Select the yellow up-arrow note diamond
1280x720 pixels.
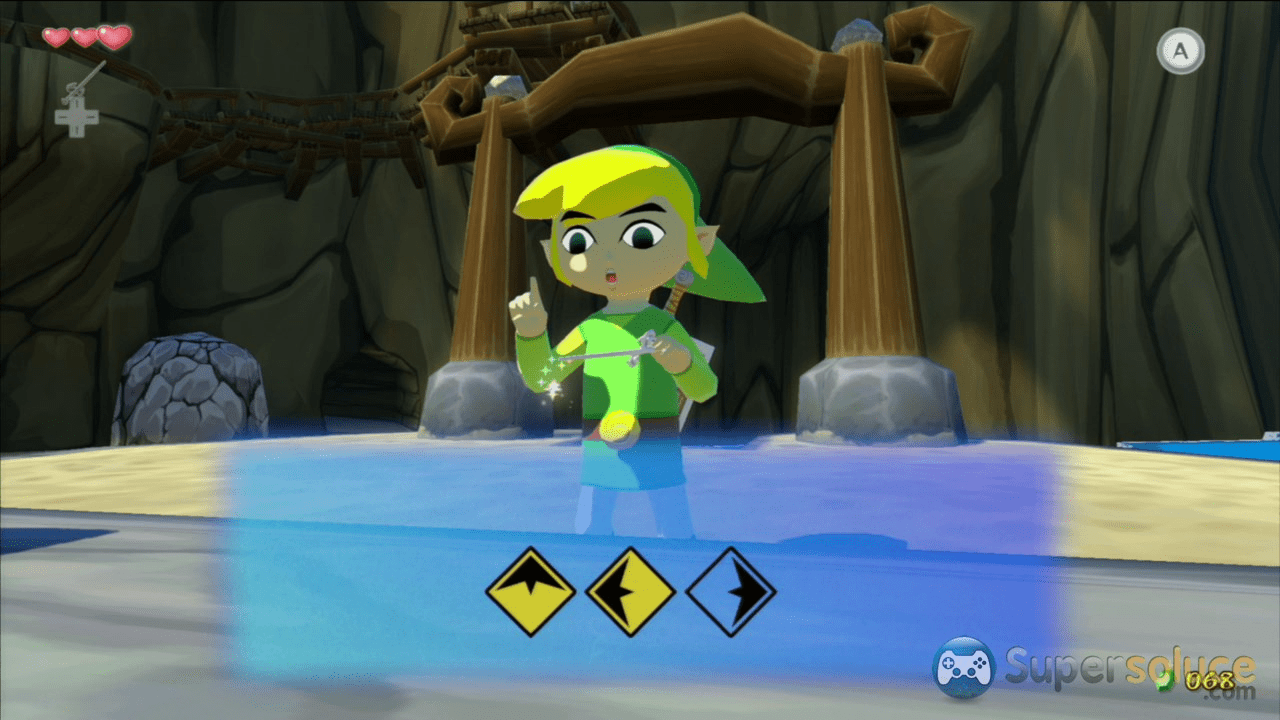(x=530, y=591)
